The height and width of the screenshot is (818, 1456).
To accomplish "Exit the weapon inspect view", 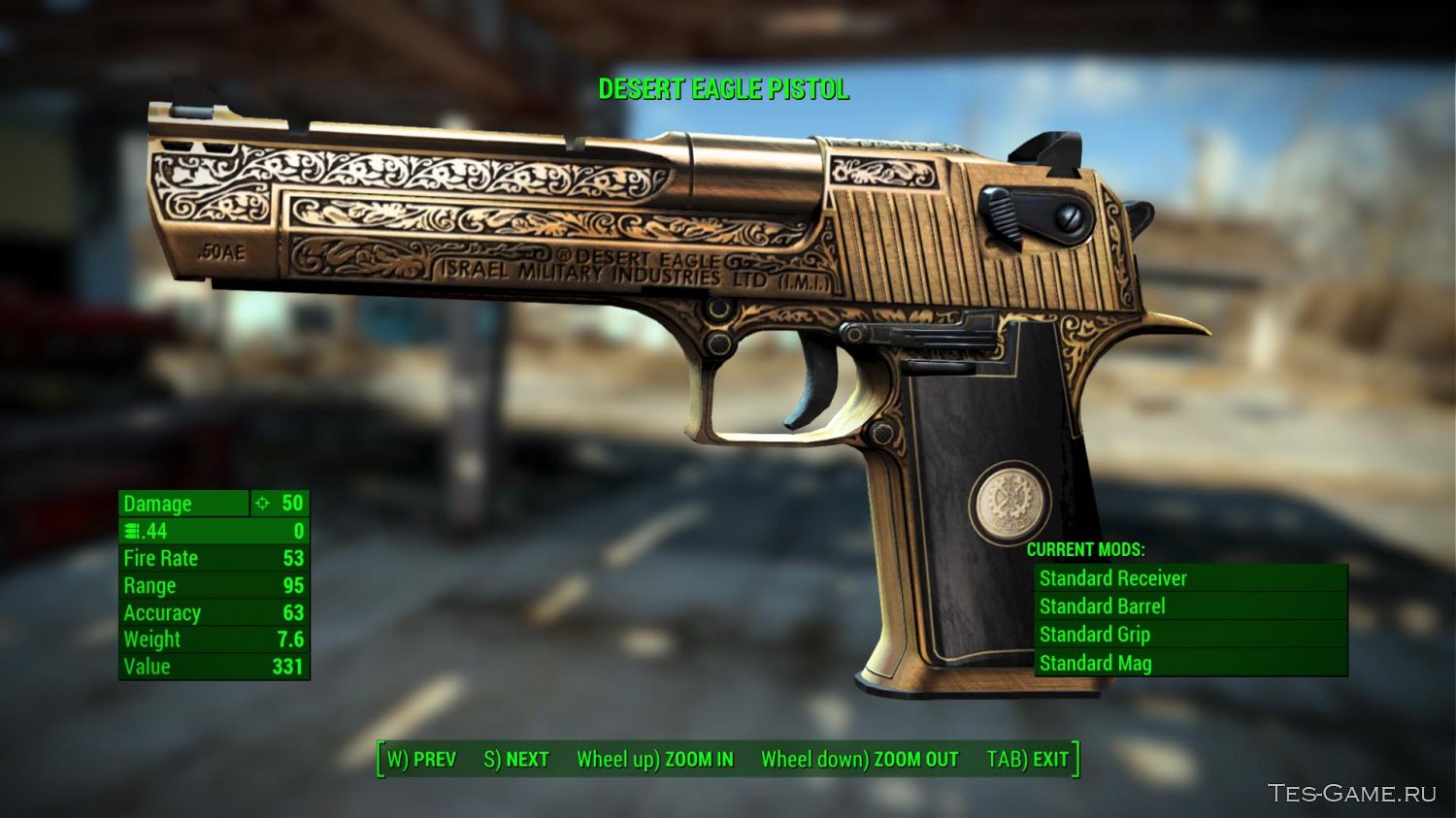I will point(1027,759).
